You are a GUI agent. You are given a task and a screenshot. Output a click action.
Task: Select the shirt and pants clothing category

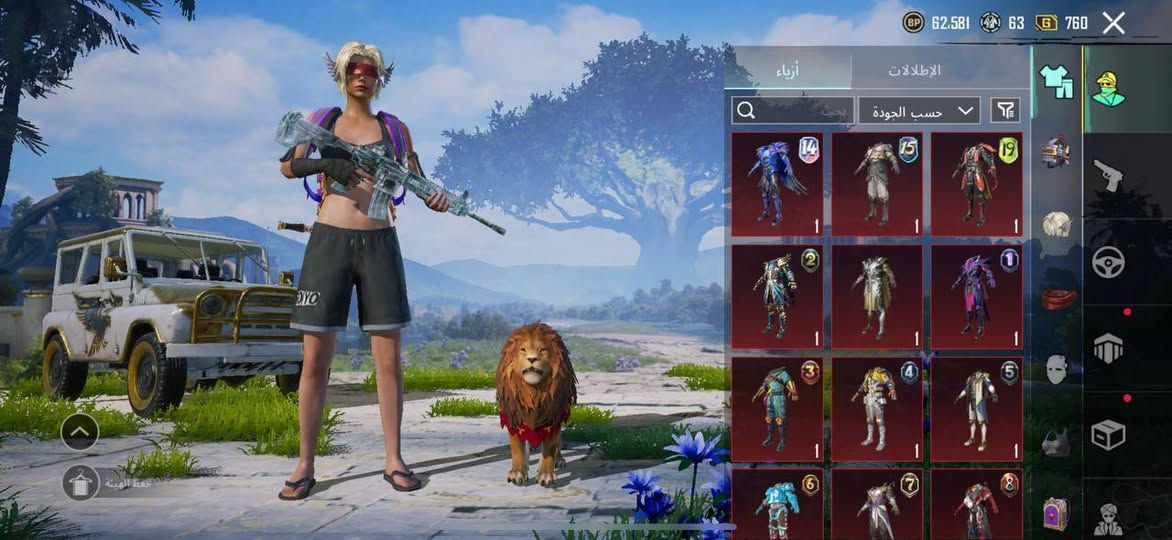pyautogui.click(x=1056, y=82)
